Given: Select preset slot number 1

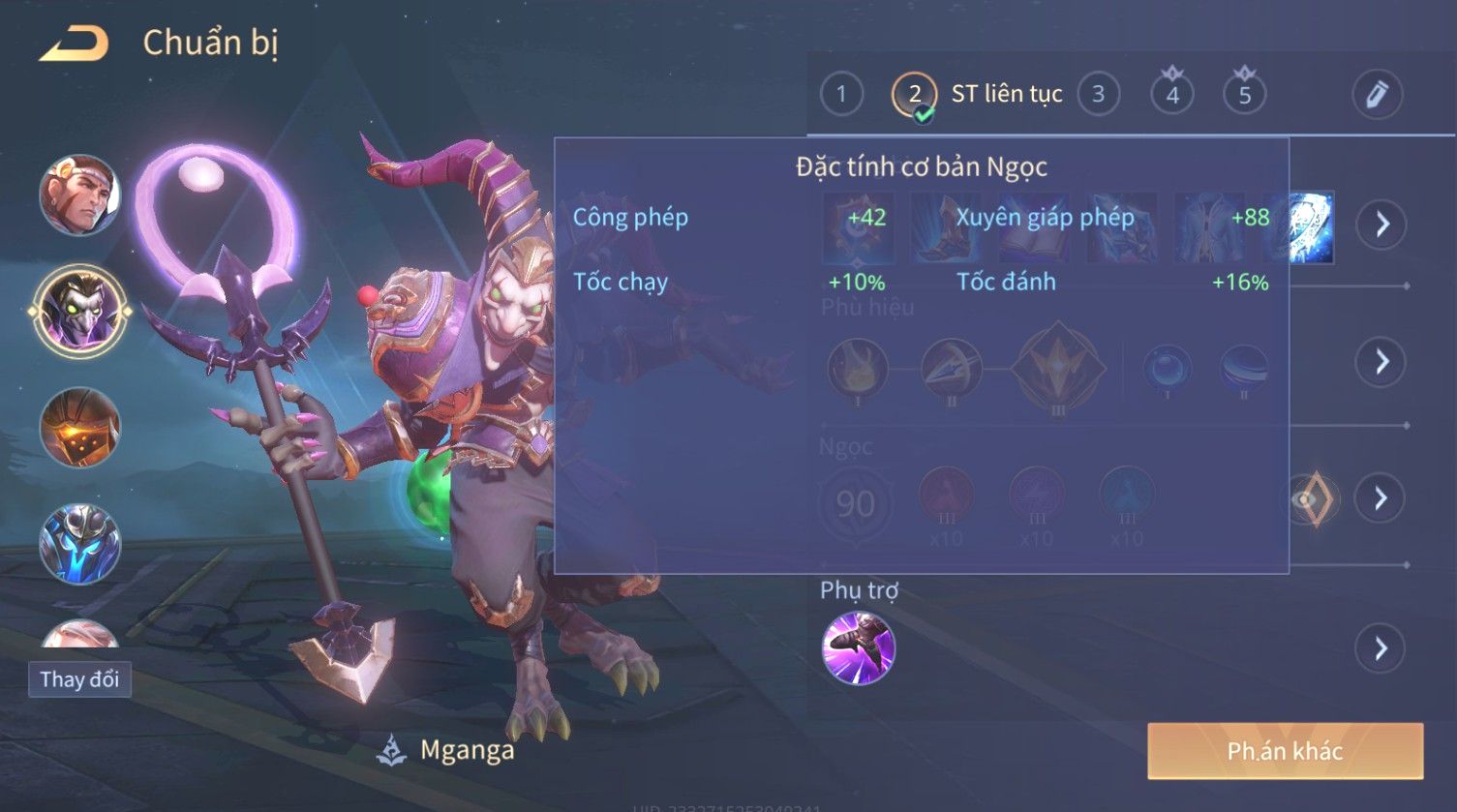Looking at the screenshot, I should [841, 95].
